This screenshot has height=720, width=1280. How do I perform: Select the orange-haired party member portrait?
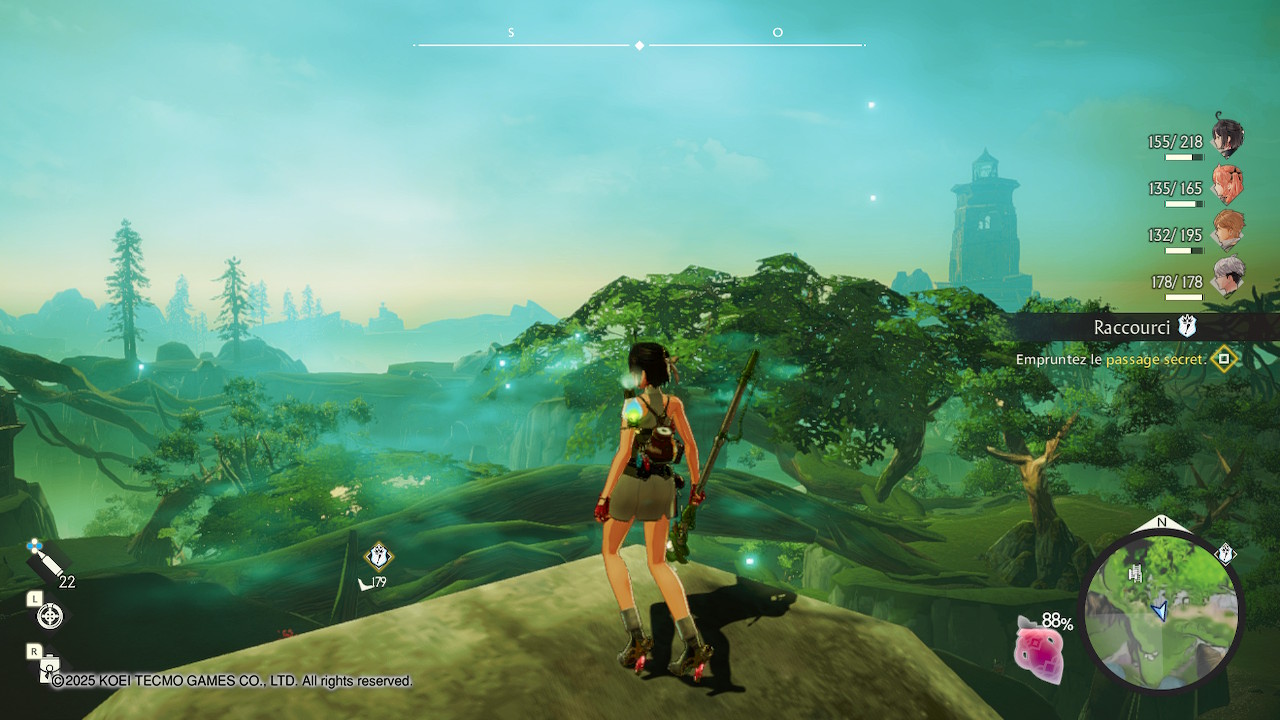1227,231
